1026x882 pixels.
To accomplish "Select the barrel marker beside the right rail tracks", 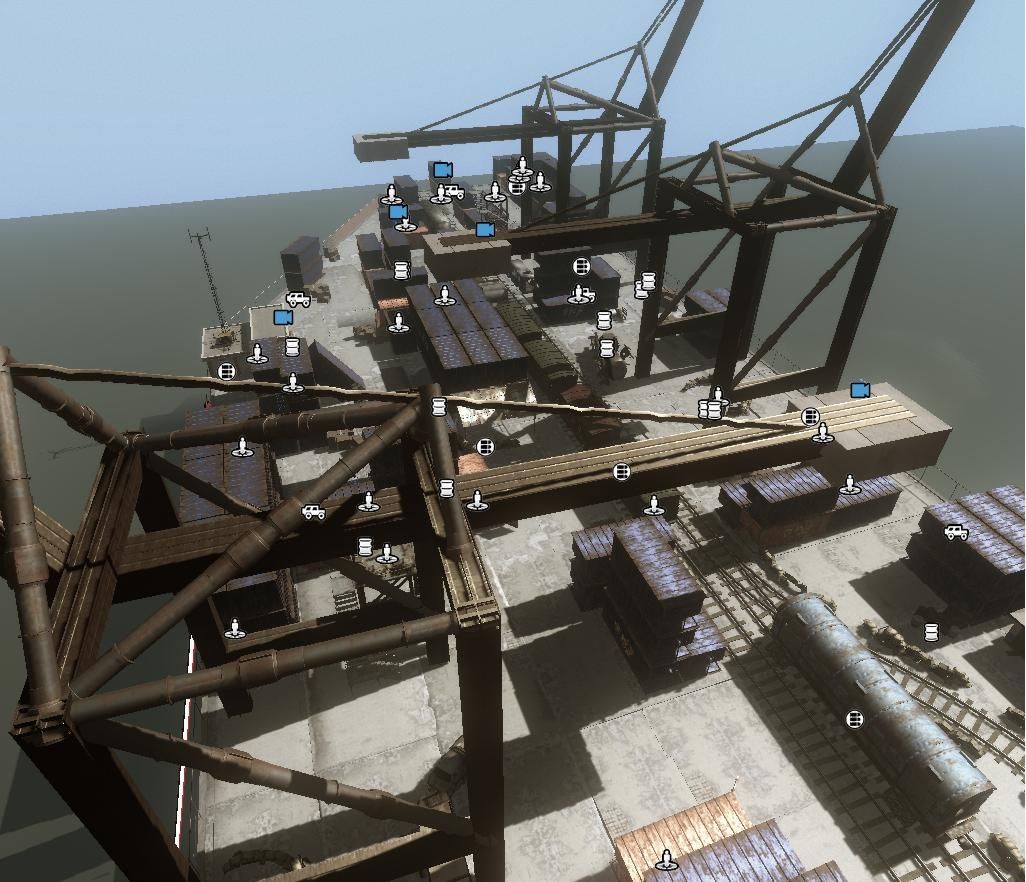I will [x=931, y=632].
